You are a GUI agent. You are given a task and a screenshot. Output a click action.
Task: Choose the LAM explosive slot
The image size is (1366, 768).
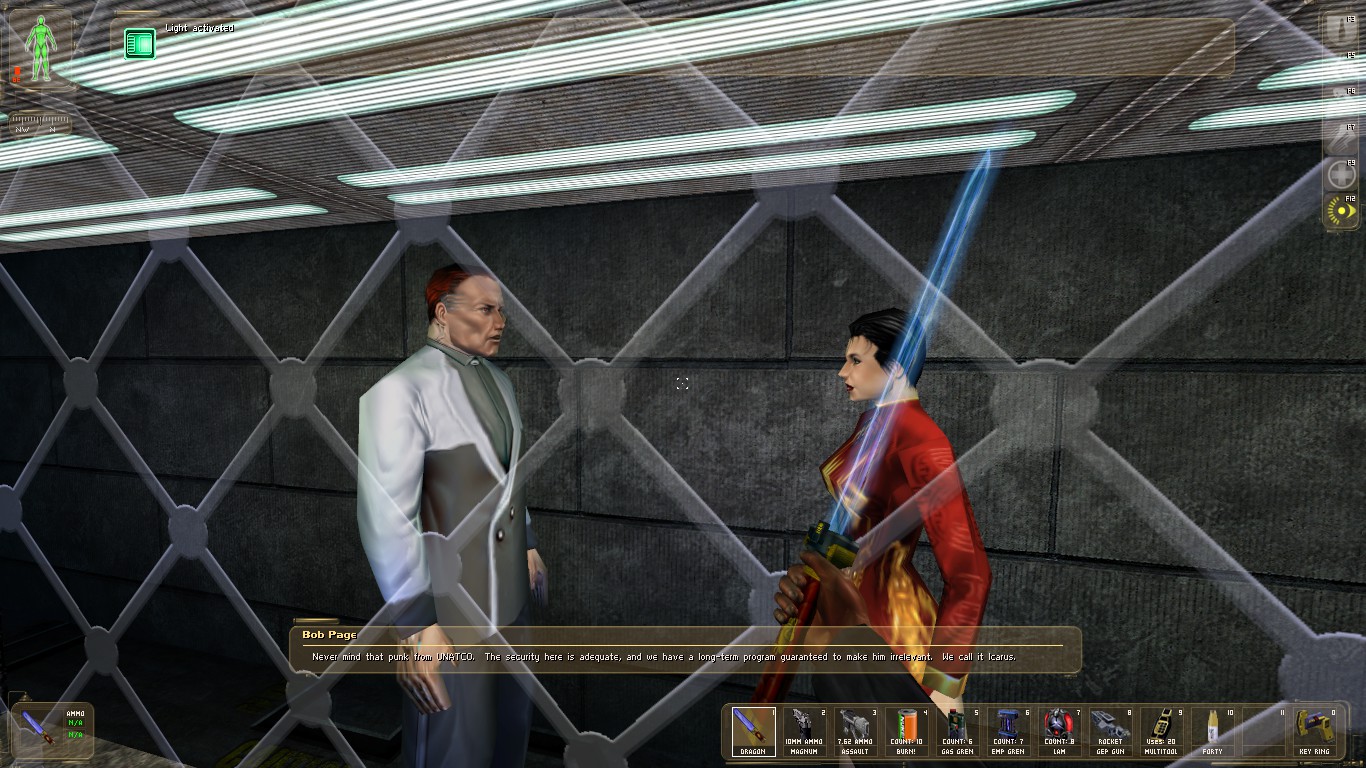pos(1059,730)
